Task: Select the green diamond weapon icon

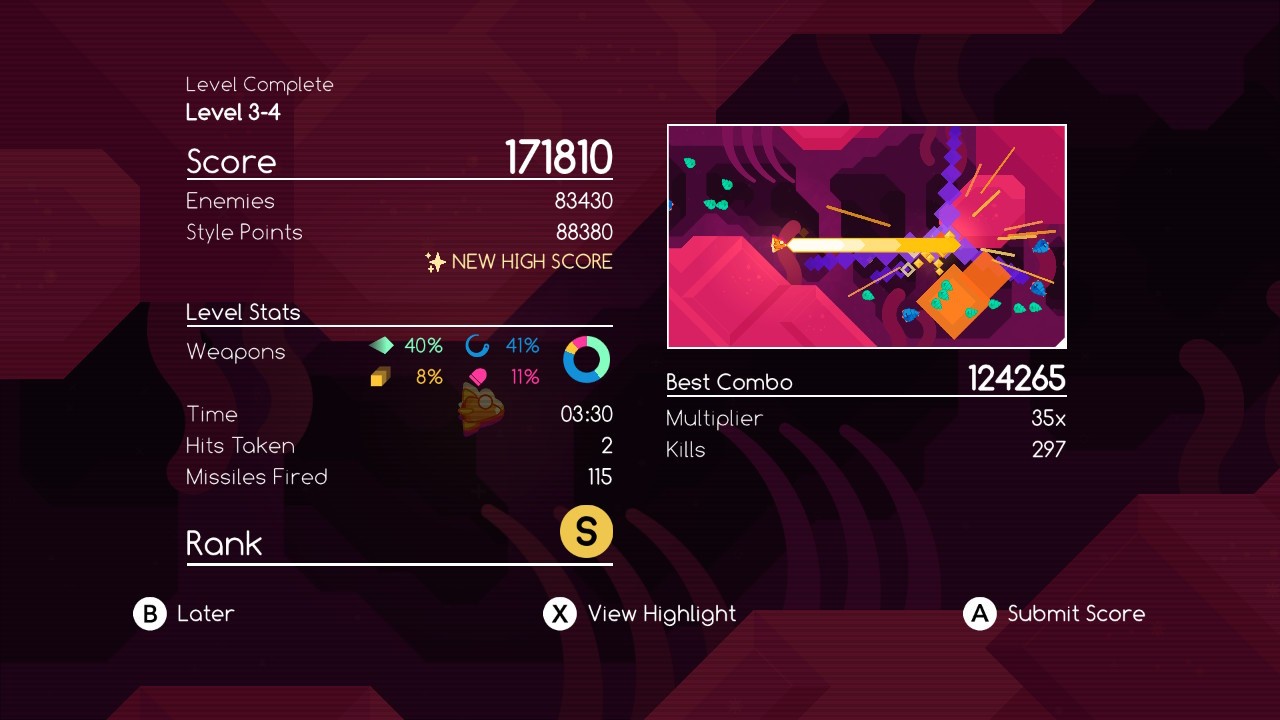Action: tap(383, 346)
